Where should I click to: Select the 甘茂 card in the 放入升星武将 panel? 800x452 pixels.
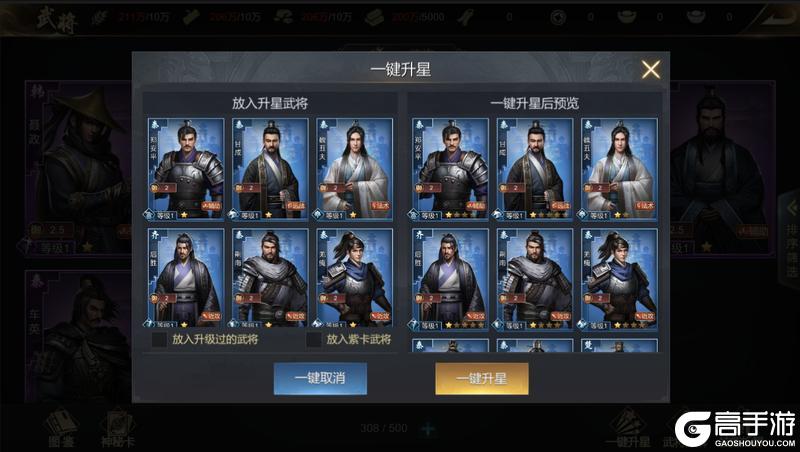(270, 168)
